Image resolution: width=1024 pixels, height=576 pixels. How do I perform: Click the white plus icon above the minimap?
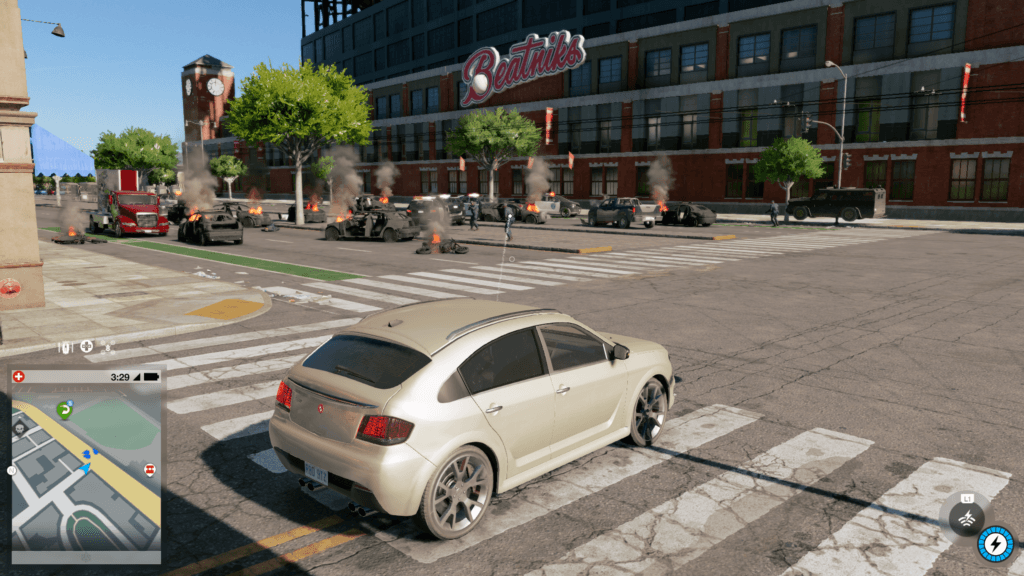pyautogui.click(x=86, y=347)
